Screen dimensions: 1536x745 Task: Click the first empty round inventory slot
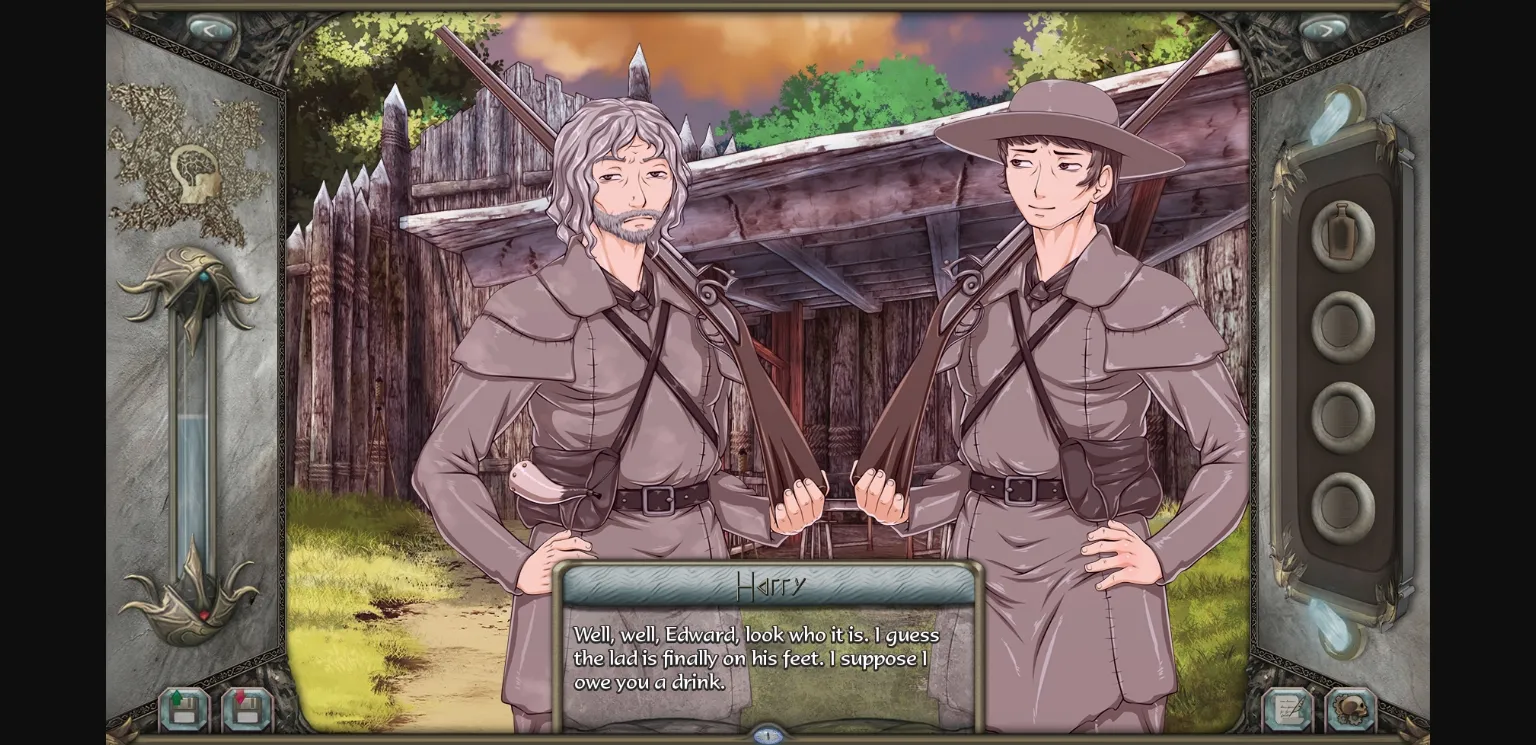[x=1340, y=323]
